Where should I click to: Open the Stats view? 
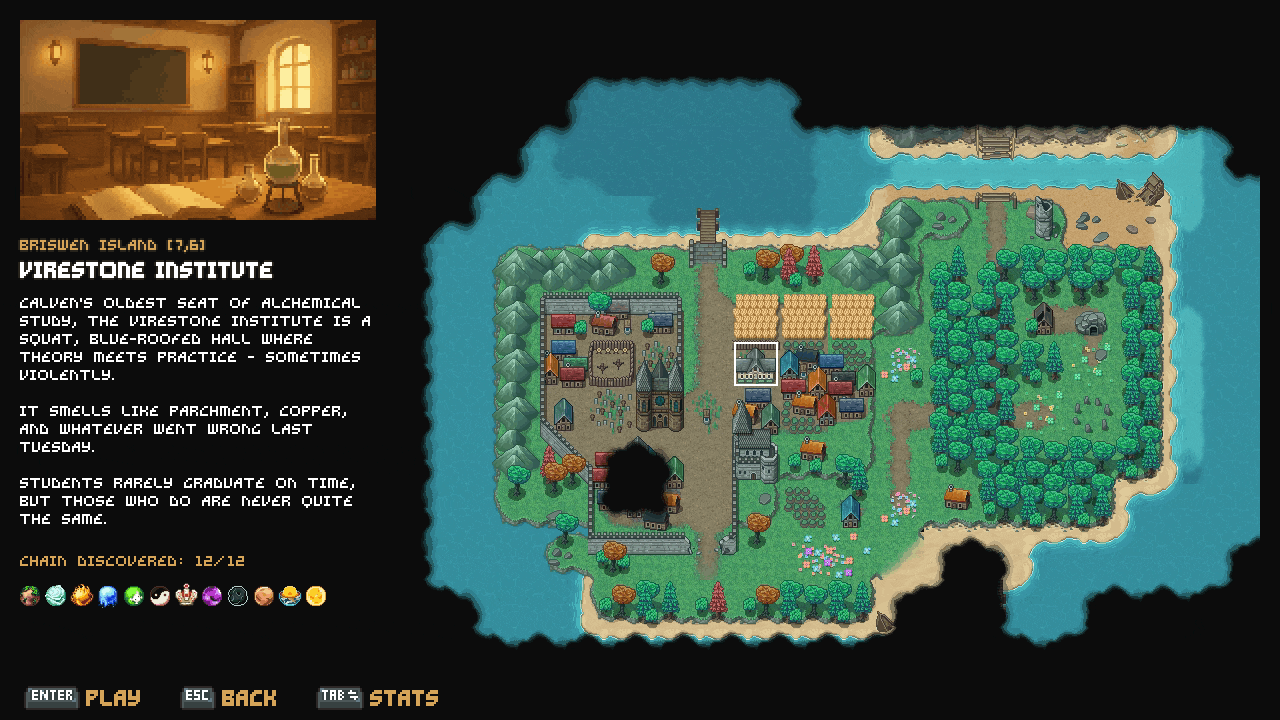pos(378,697)
